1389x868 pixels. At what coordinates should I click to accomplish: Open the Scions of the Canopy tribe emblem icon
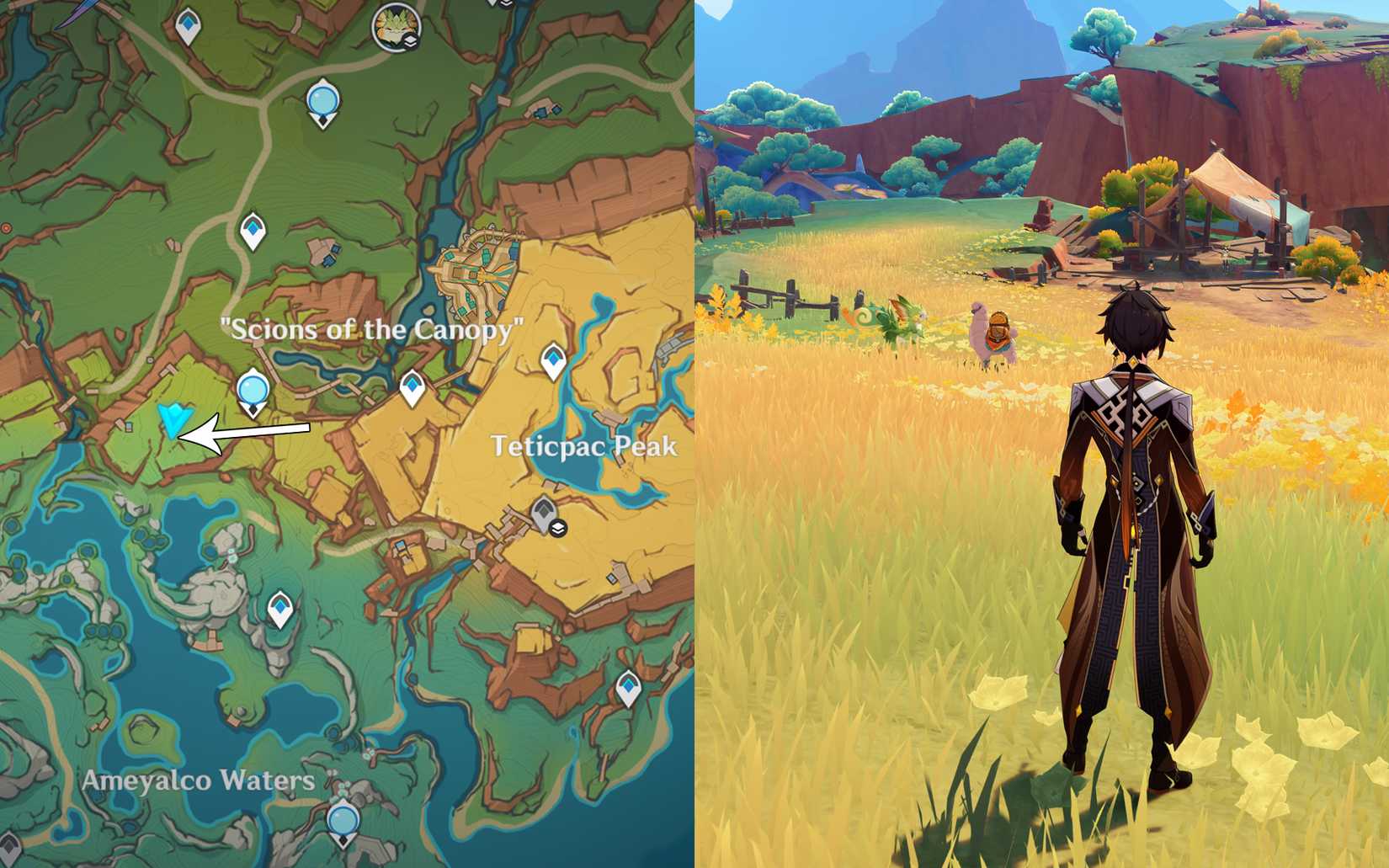[x=396, y=26]
